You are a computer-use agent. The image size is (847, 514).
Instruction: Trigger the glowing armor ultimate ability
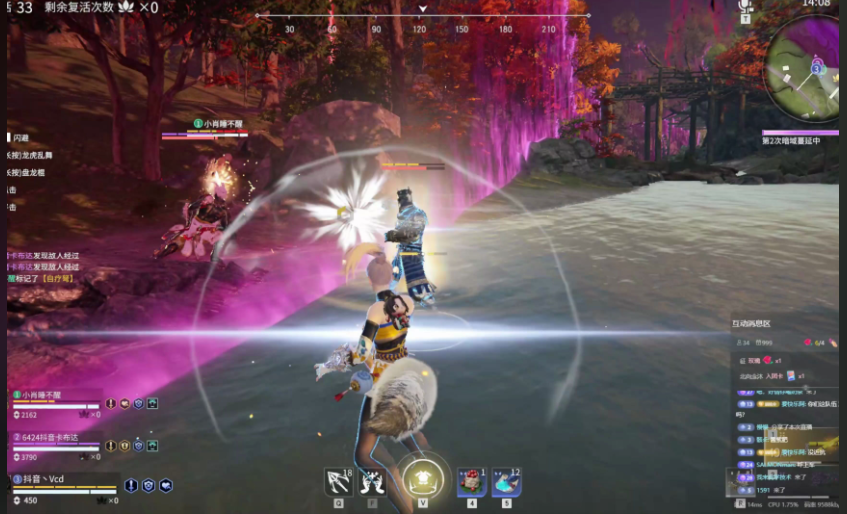tap(423, 480)
